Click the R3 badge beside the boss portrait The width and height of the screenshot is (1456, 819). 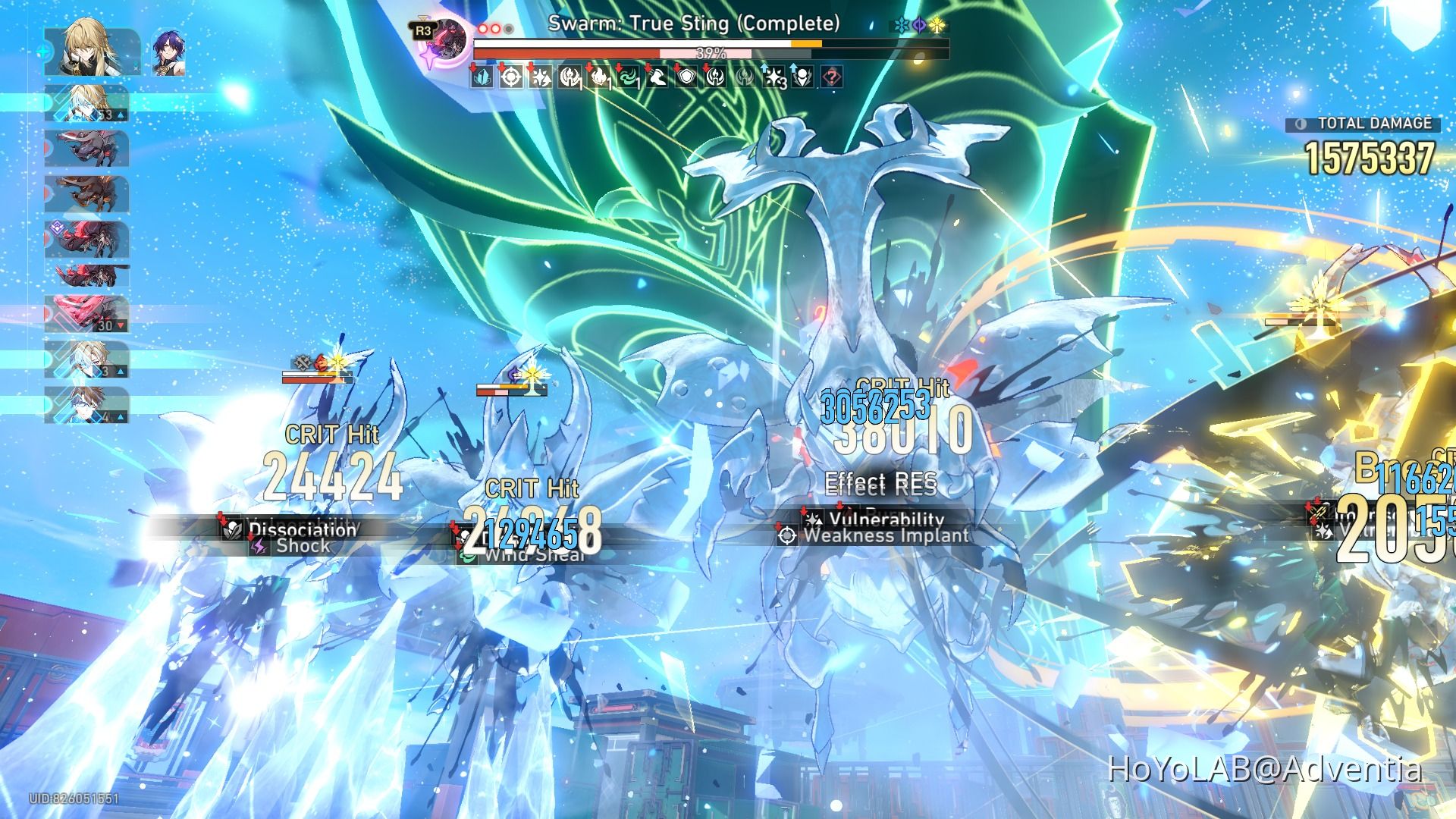pyautogui.click(x=422, y=29)
